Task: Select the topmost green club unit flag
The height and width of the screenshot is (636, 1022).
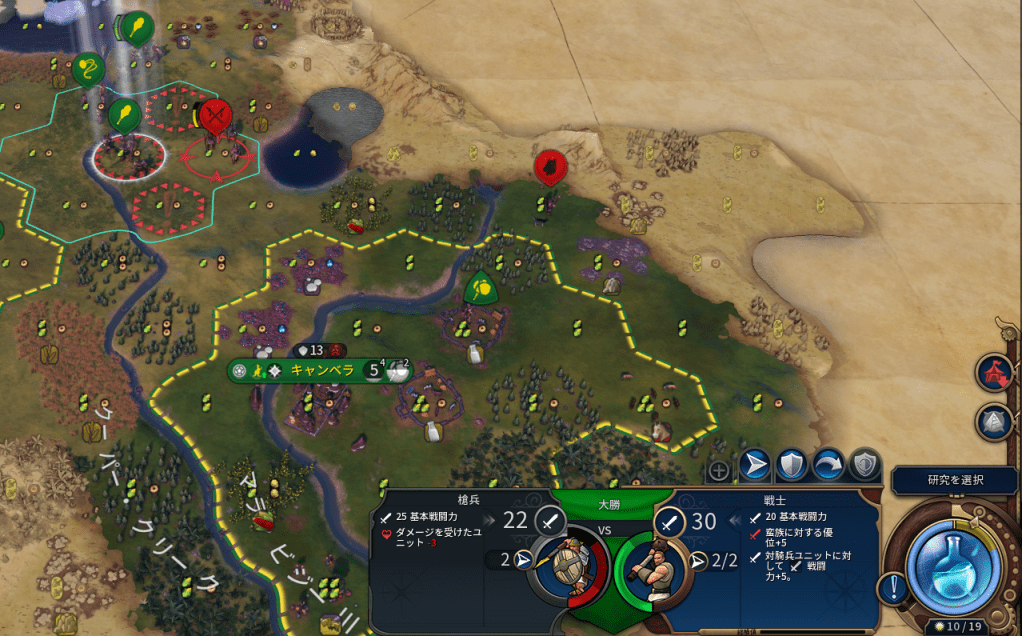Action: pyautogui.click(x=135, y=25)
